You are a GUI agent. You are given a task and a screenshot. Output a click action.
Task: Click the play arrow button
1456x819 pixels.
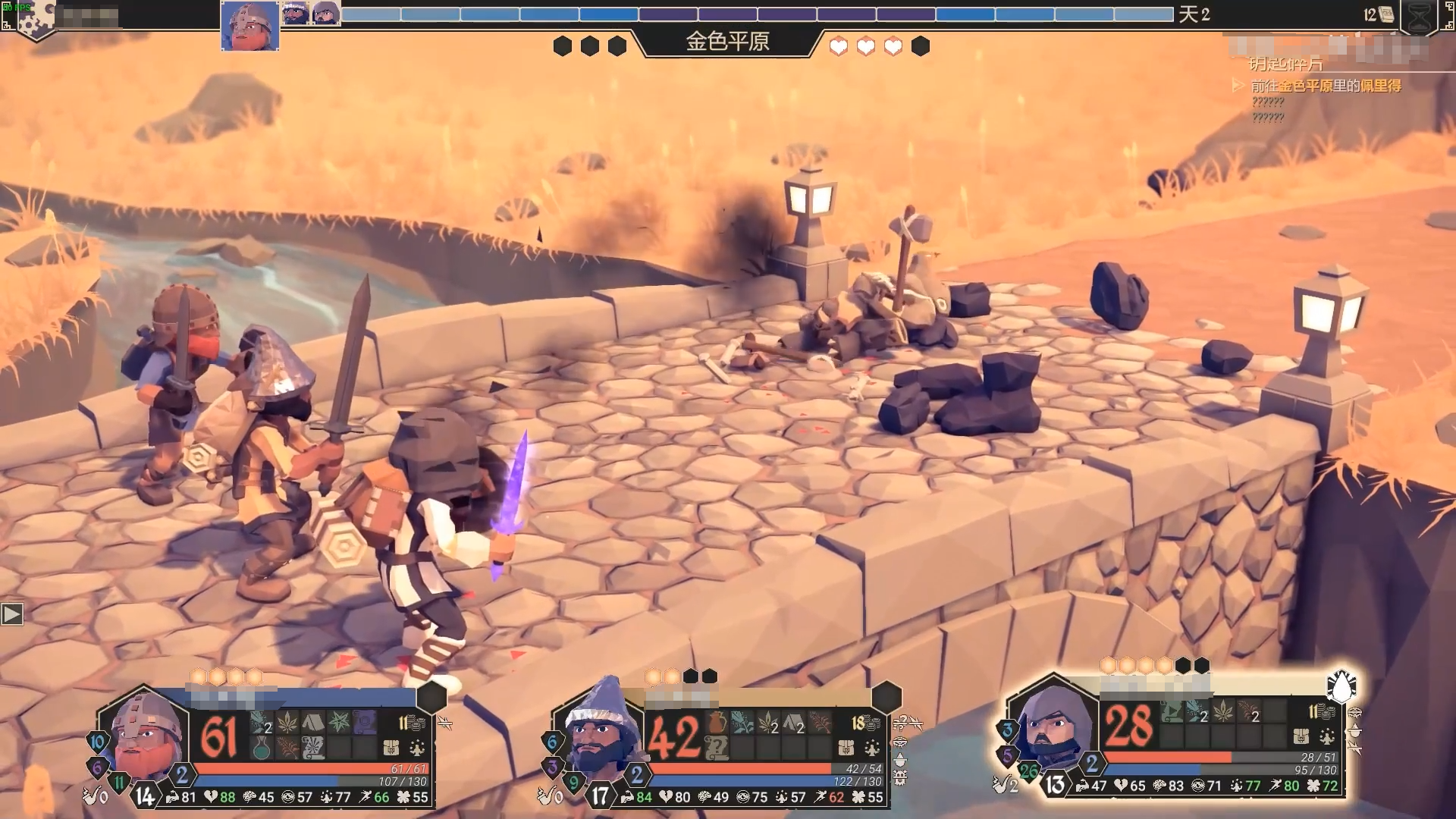pos(12,613)
